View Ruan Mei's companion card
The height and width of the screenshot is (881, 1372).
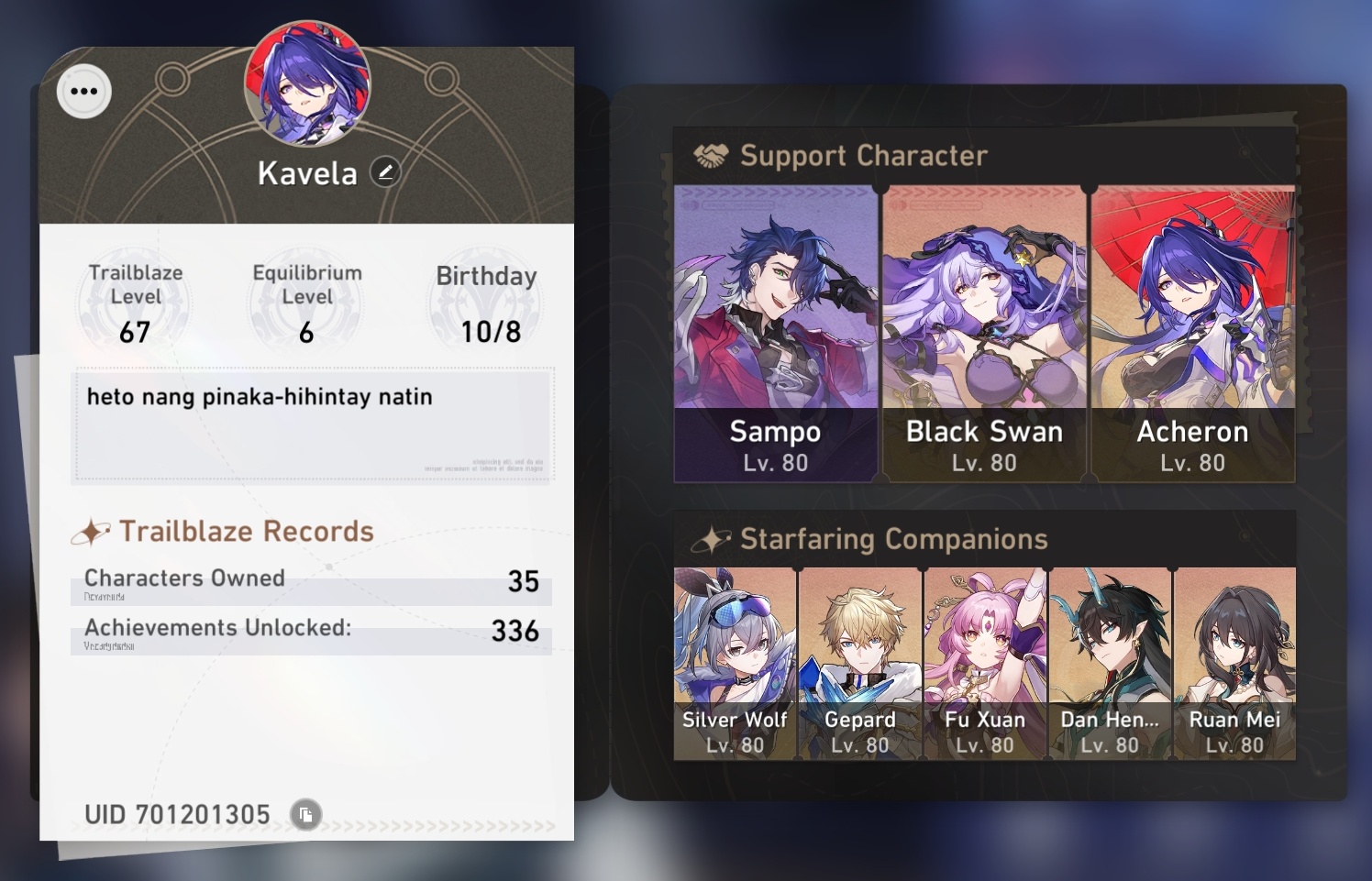[1234, 660]
